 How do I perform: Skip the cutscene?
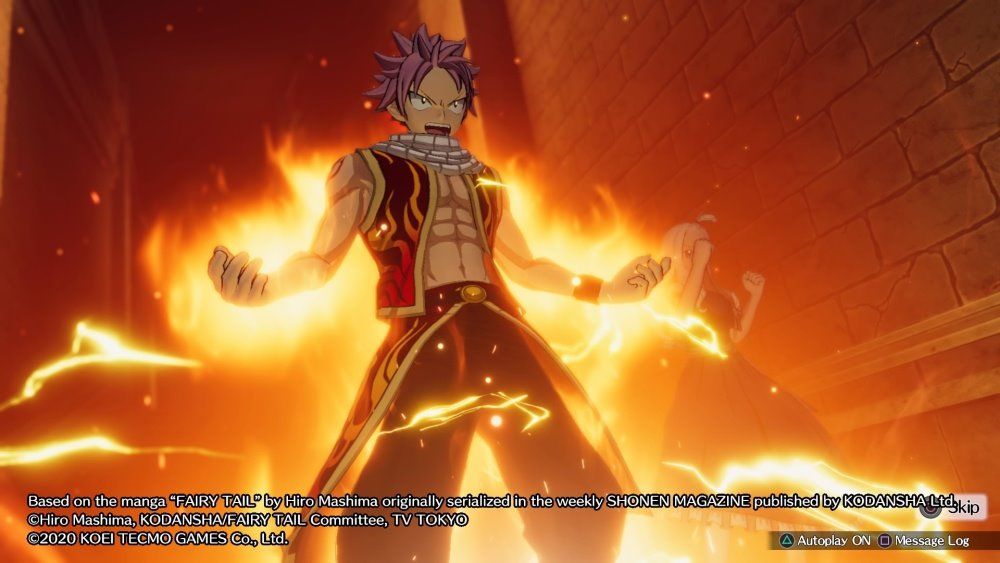(954, 508)
